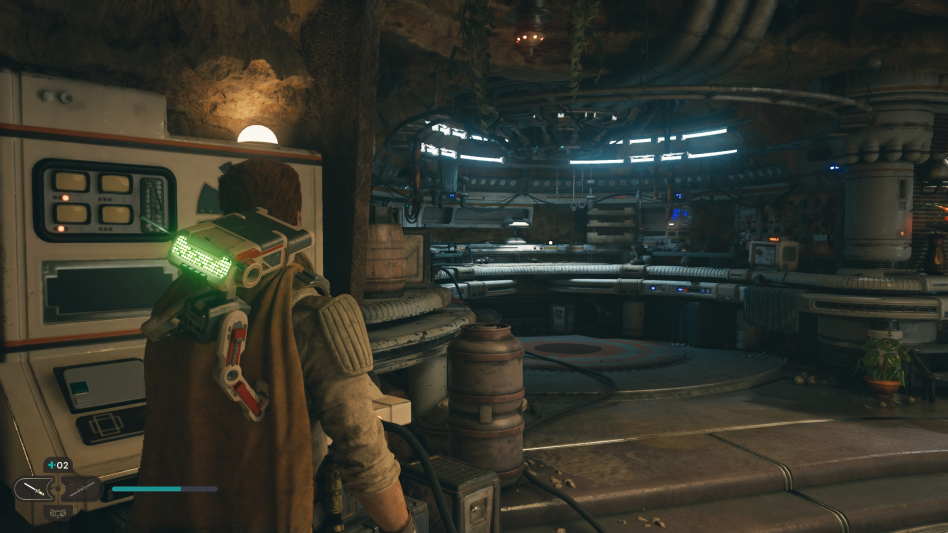Select the single-blade lightsaber stance
The height and width of the screenshot is (533, 948).
31,489
